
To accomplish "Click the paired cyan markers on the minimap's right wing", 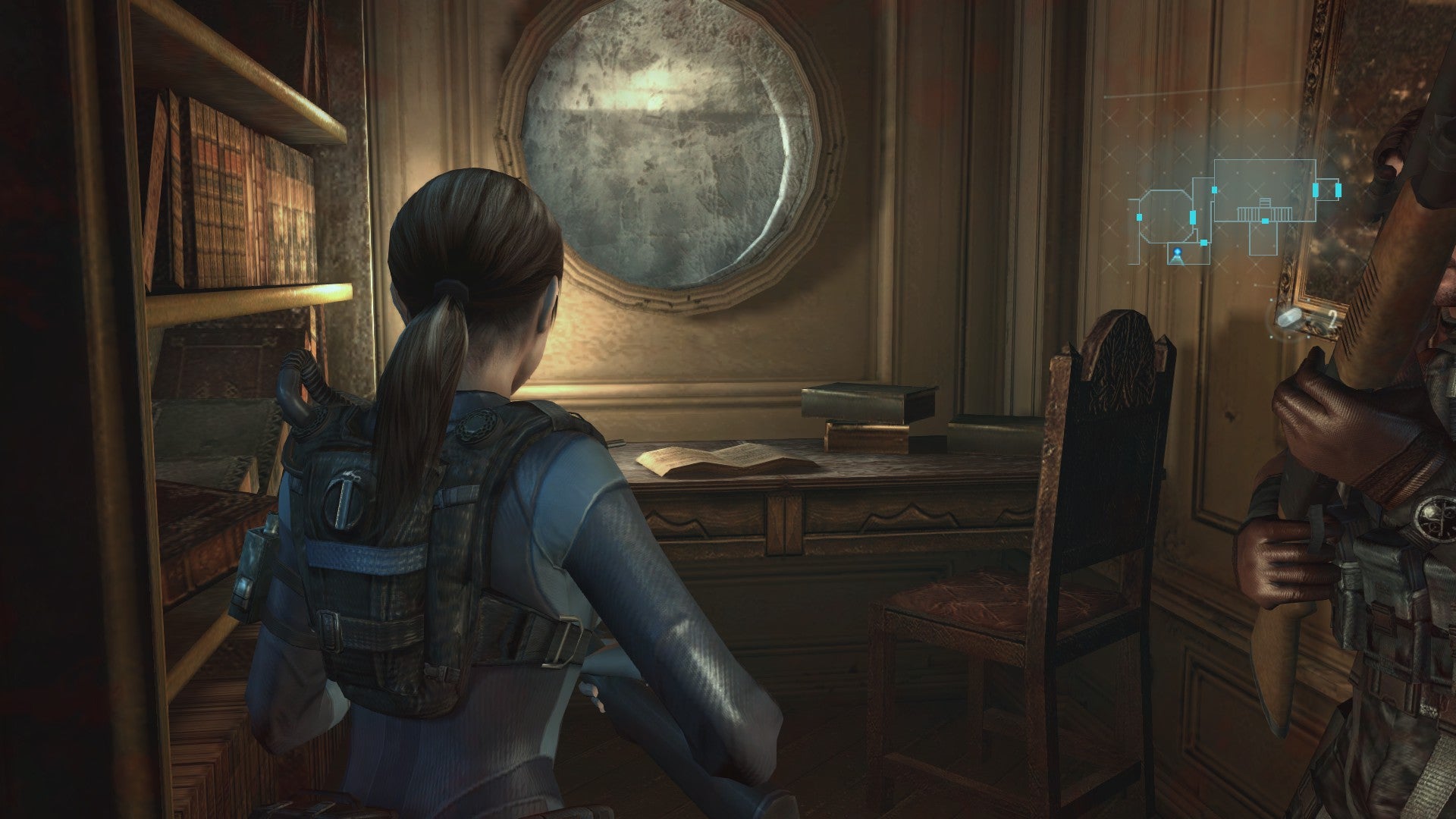I will coord(1326,190).
